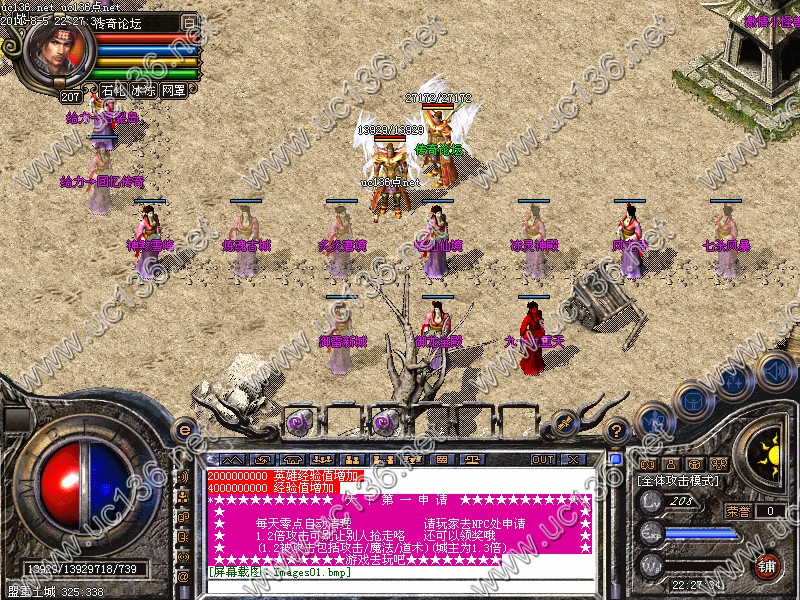Screen dimensions: 800x600
Task: Toggle the 自 button beside the hero name
Action: (190, 21)
